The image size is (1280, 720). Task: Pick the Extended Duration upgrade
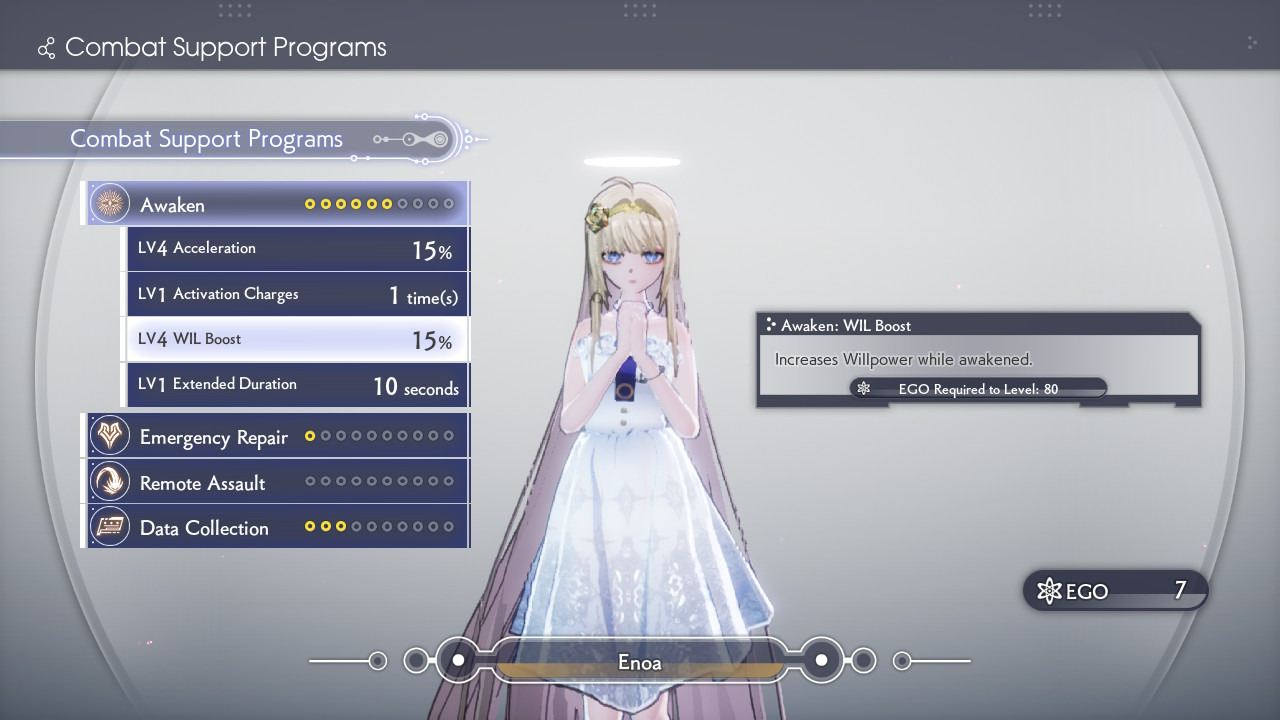pos(297,385)
